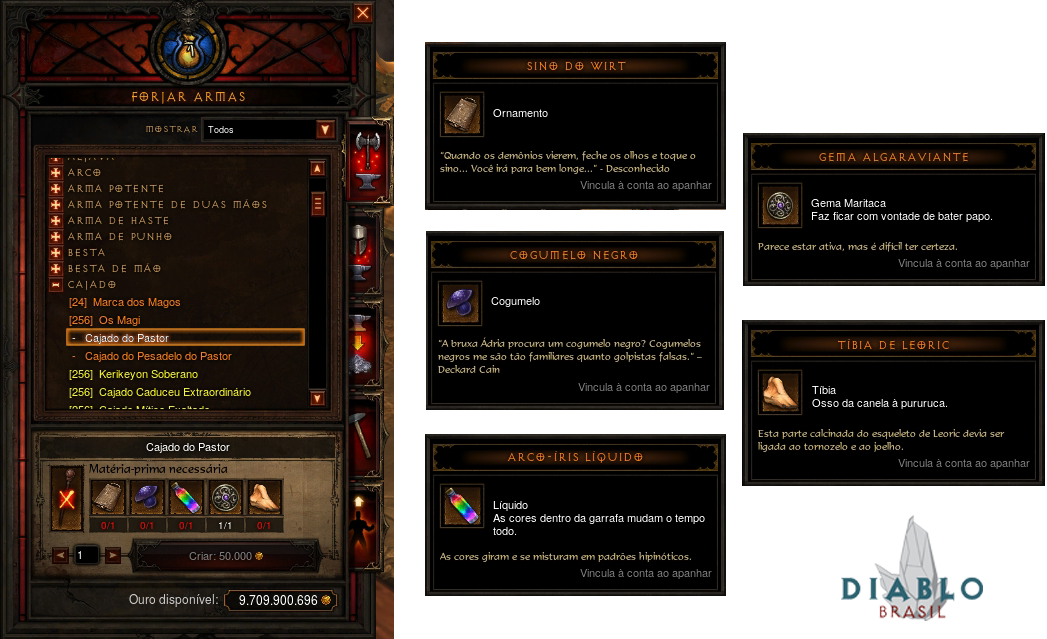1047x639 pixels.
Task: Increase the craft quantity with right arrow
Action: [x=113, y=555]
